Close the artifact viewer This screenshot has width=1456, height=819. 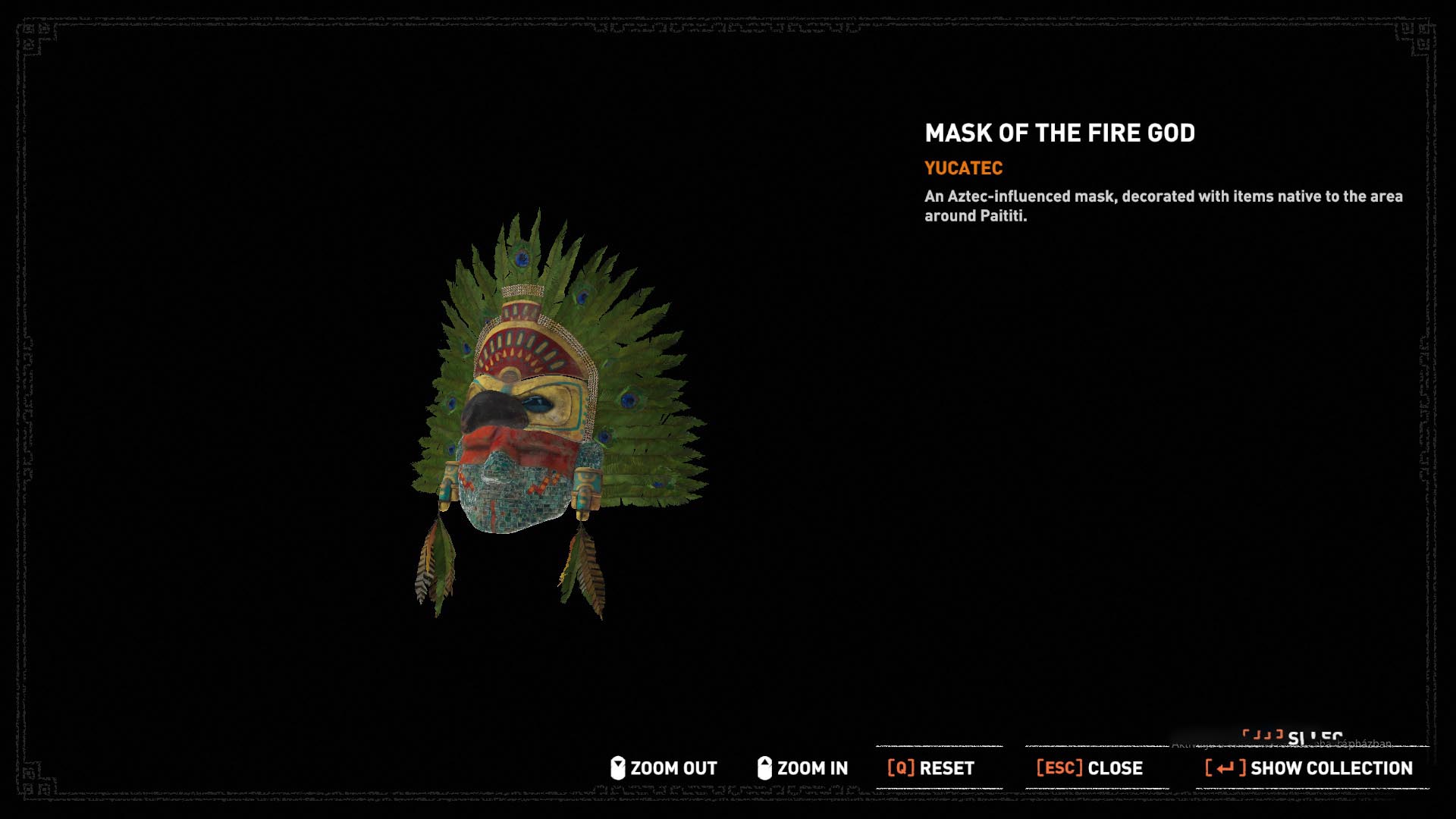coord(1090,768)
